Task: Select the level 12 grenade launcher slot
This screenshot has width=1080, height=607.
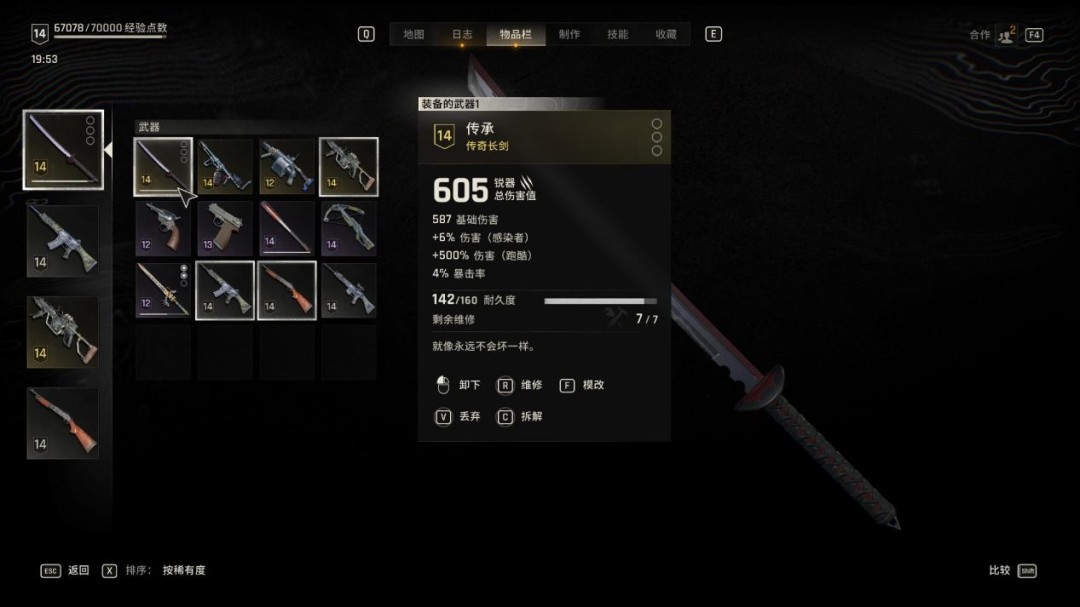Action: tap(287, 166)
